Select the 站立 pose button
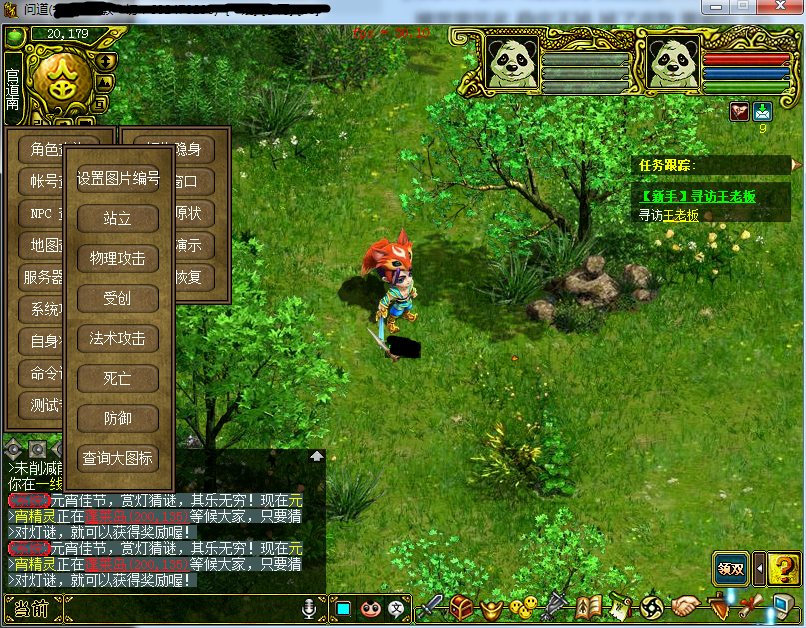The image size is (806, 628). (118, 218)
